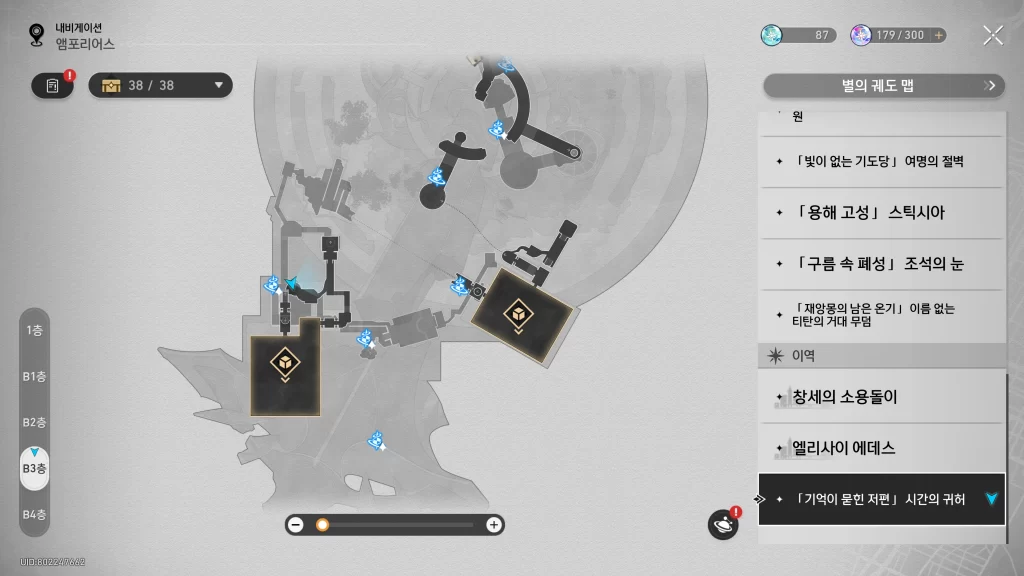Adjust the map zoom slider handle

pyautogui.click(x=322, y=524)
